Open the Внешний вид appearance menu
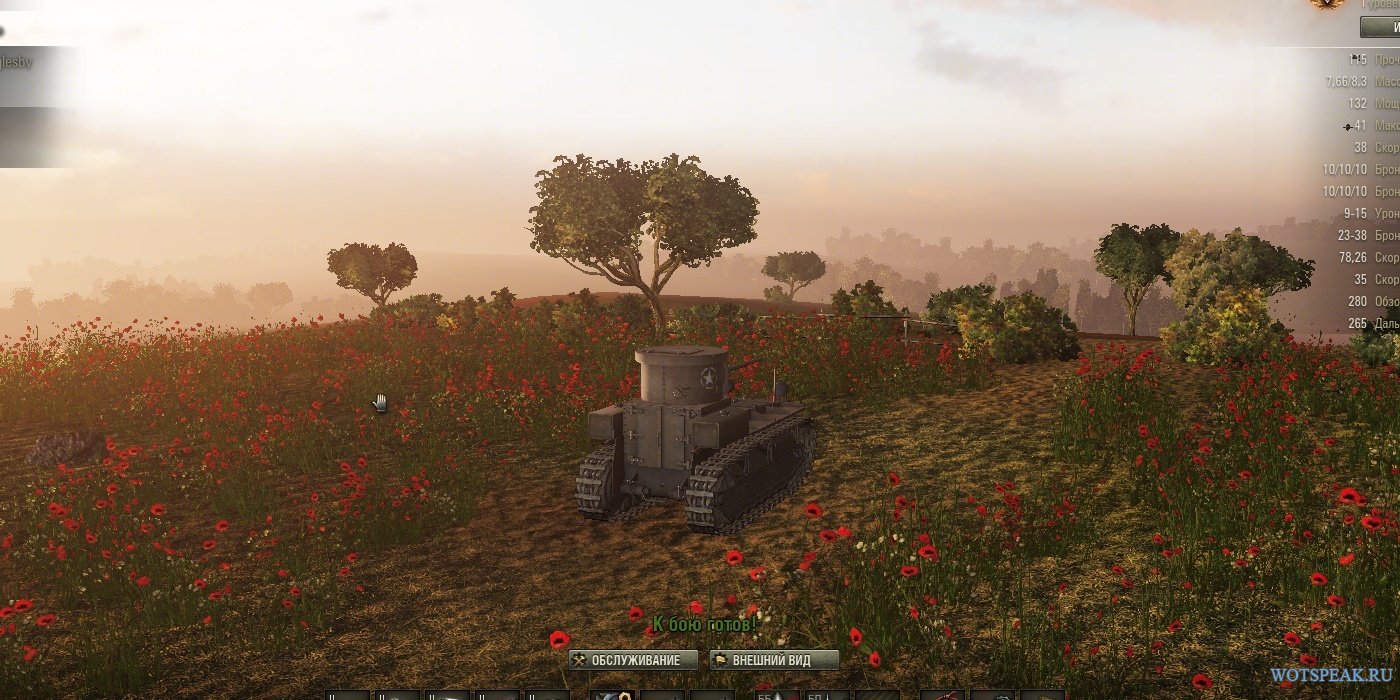The height and width of the screenshot is (700, 1400). [773, 660]
